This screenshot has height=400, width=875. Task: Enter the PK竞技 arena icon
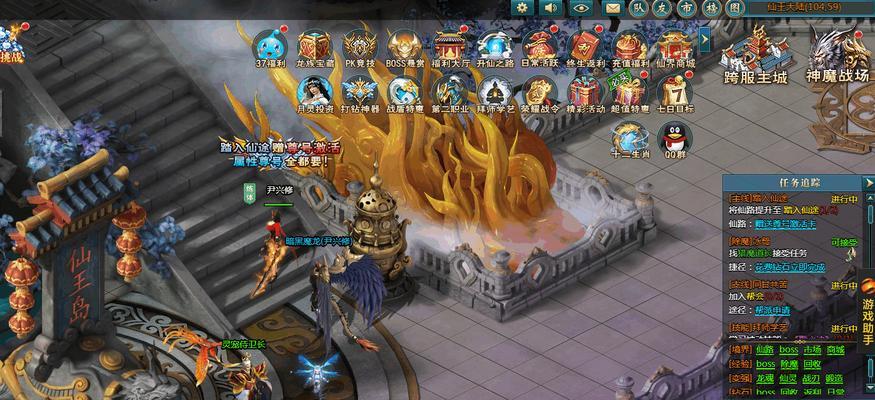click(359, 46)
